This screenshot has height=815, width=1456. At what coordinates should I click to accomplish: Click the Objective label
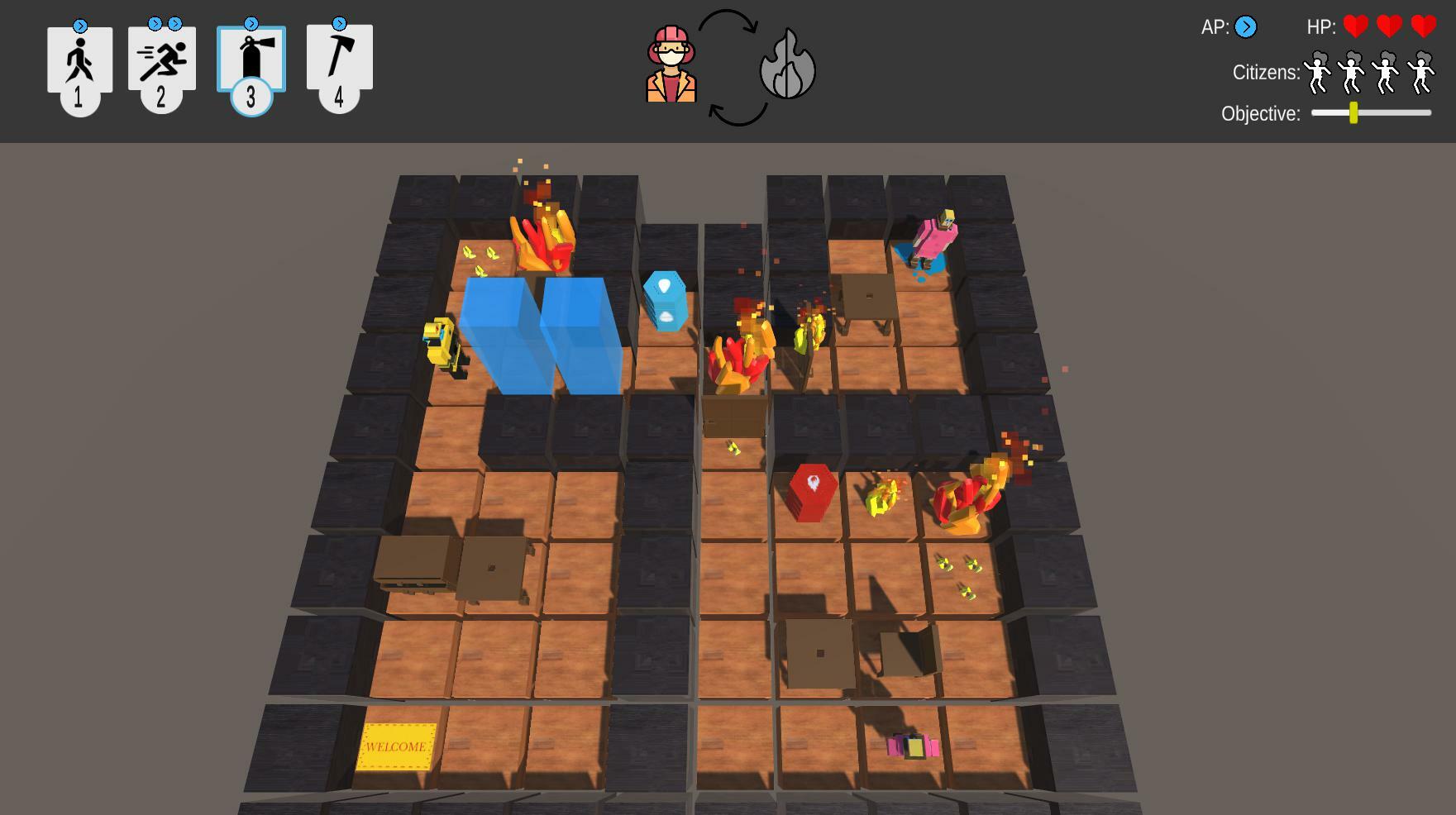click(x=1260, y=114)
